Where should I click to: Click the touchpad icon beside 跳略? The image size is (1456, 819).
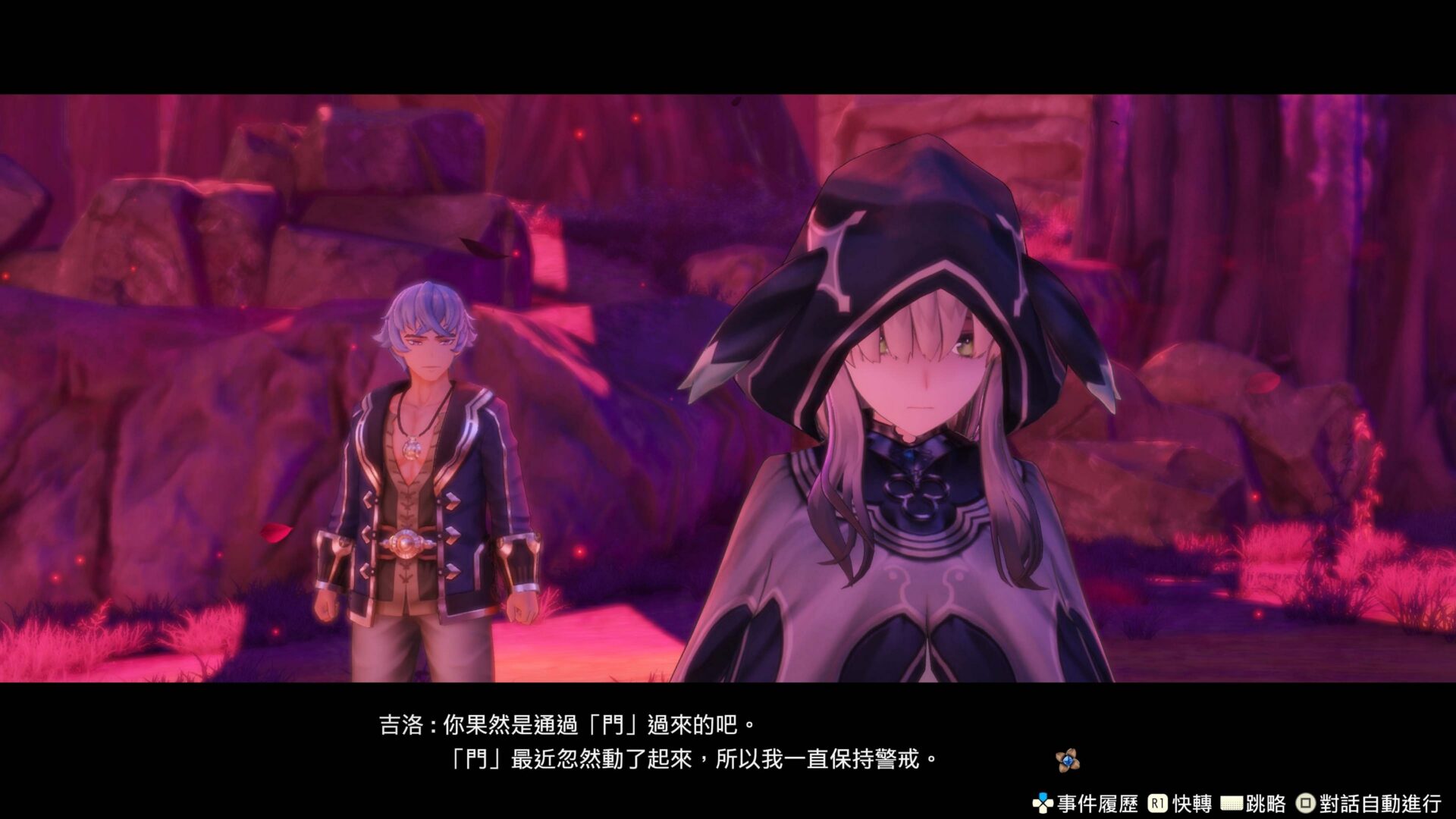[1231, 802]
